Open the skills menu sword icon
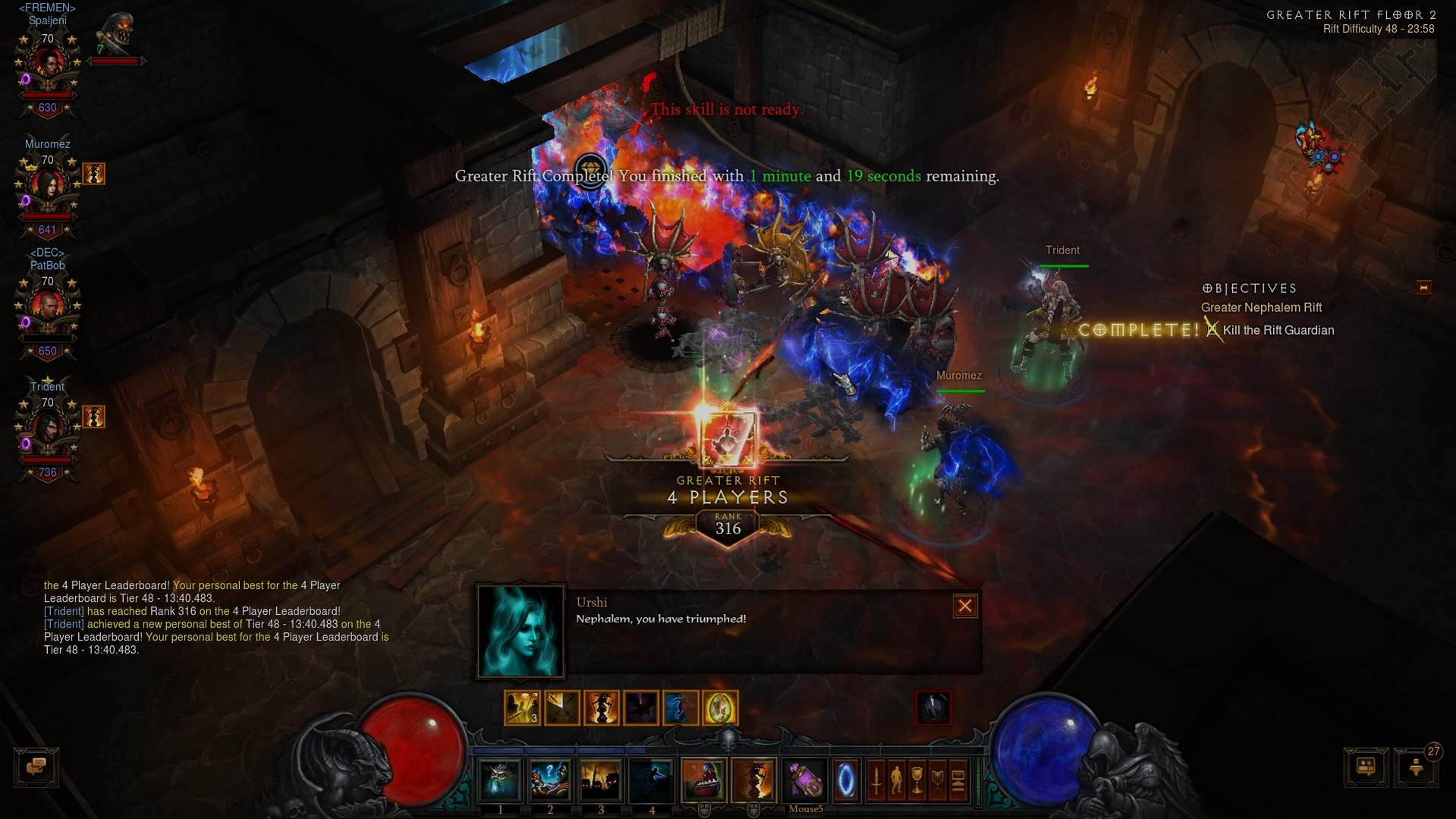The image size is (1456, 819). (876, 780)
